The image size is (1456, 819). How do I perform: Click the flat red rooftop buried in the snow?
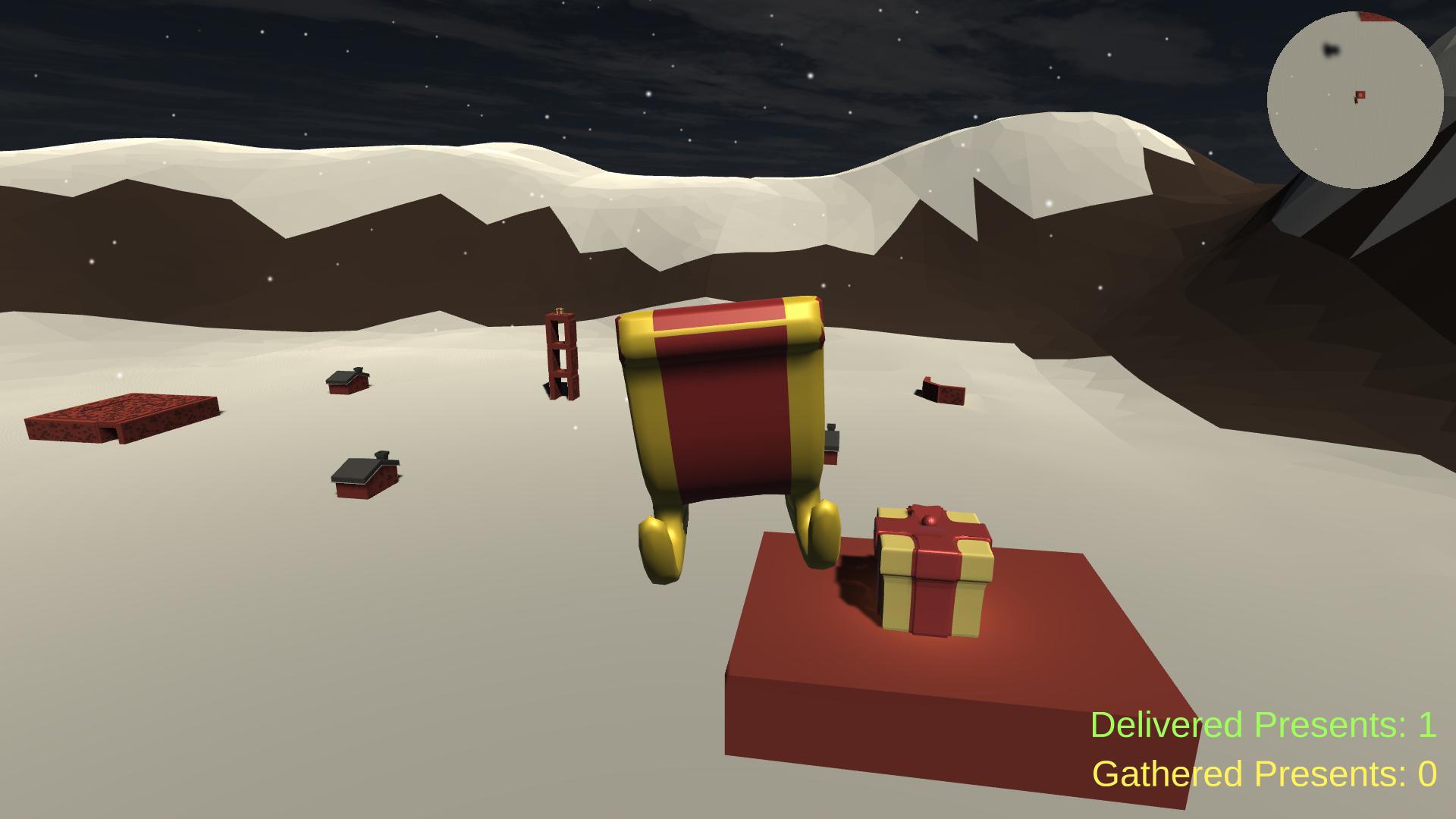tap(121, 417)
